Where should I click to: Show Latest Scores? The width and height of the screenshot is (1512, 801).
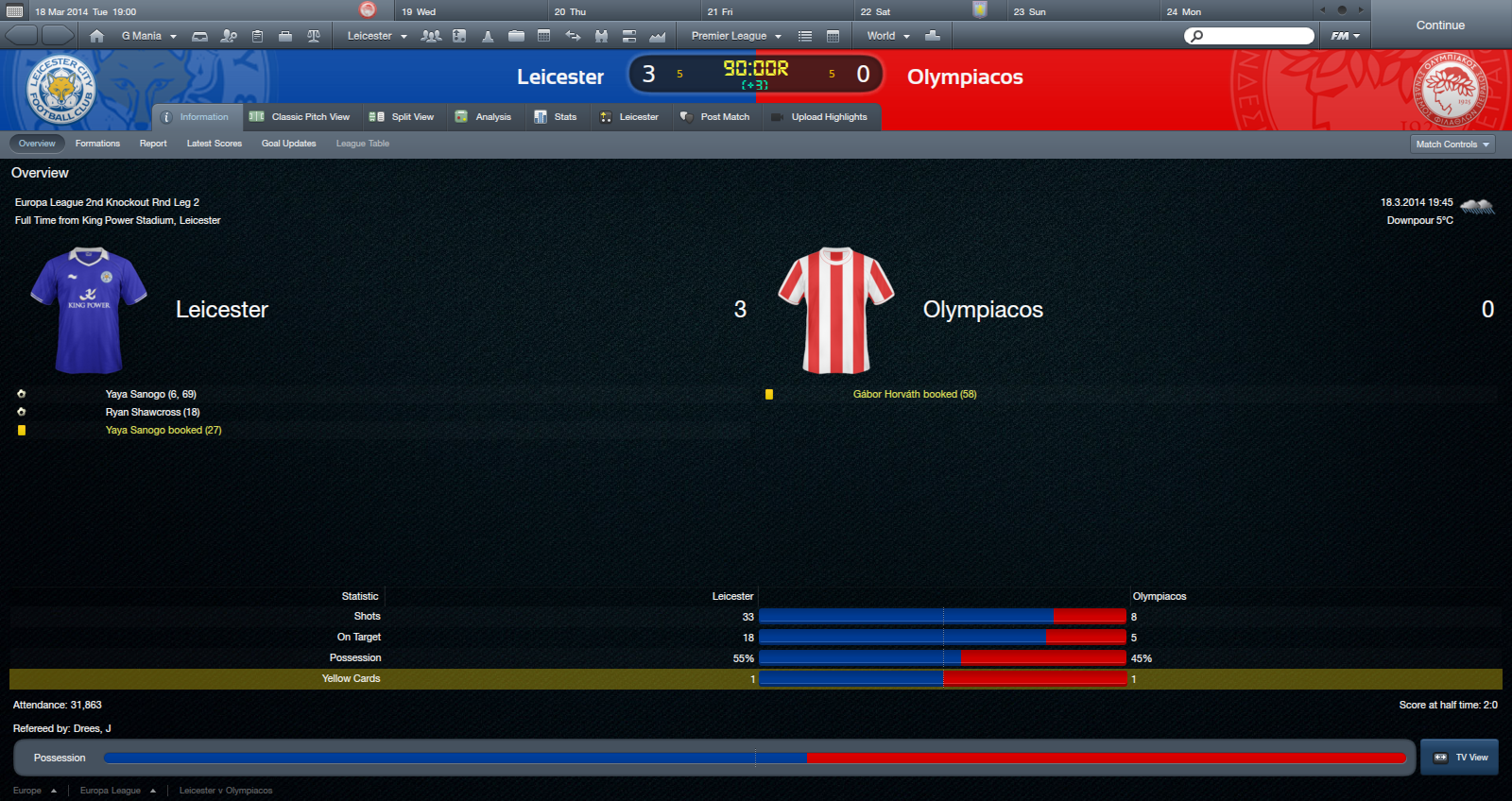[214, 144]
